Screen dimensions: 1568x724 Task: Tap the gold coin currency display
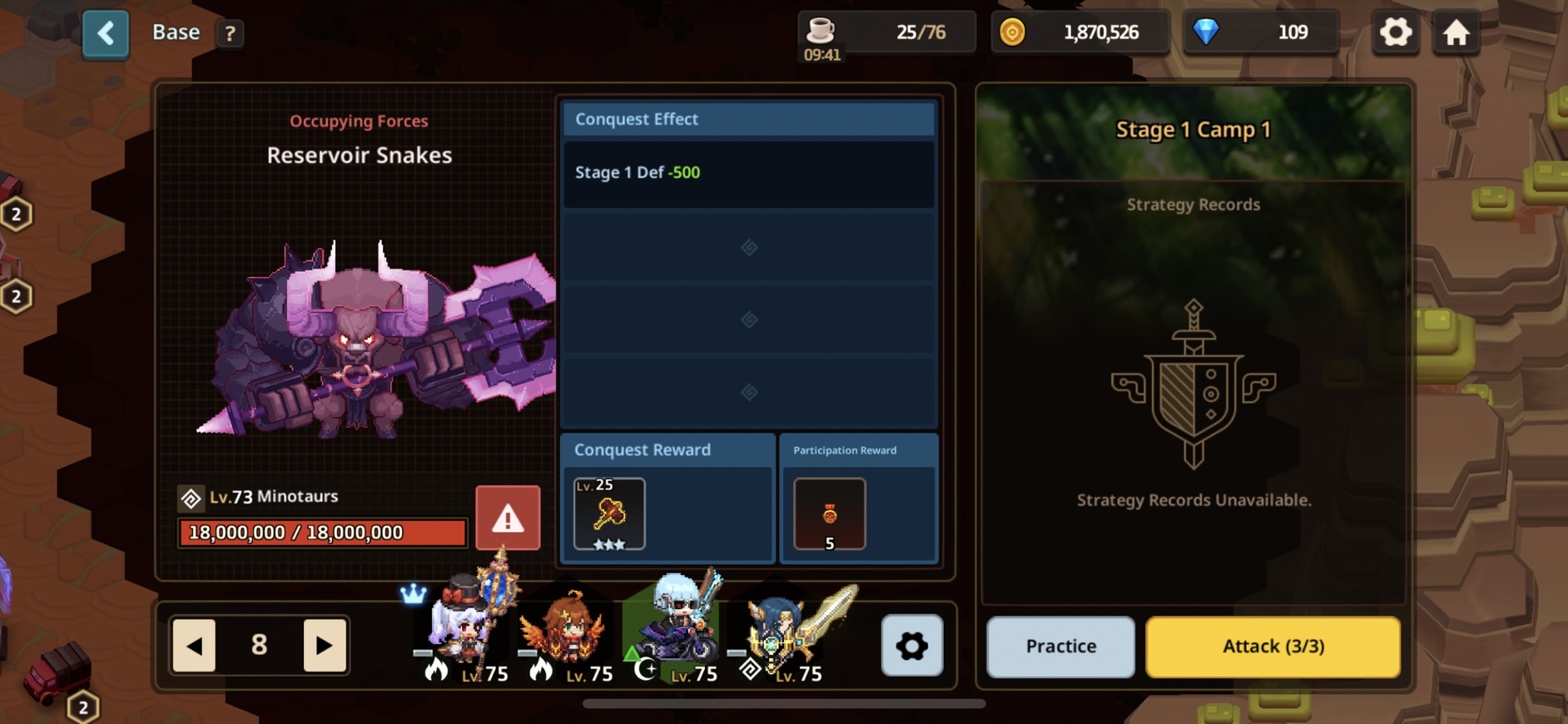click(x=1079, y=33)
